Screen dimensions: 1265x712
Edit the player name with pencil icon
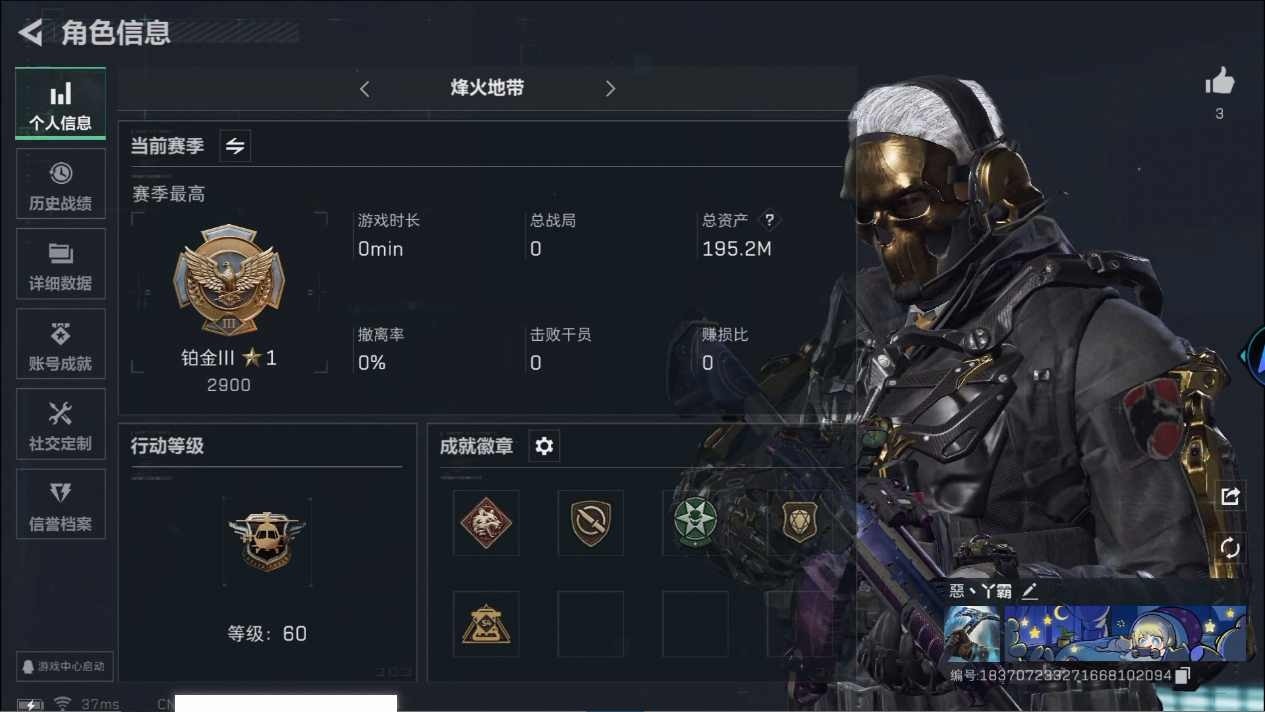pos(1029,591)
